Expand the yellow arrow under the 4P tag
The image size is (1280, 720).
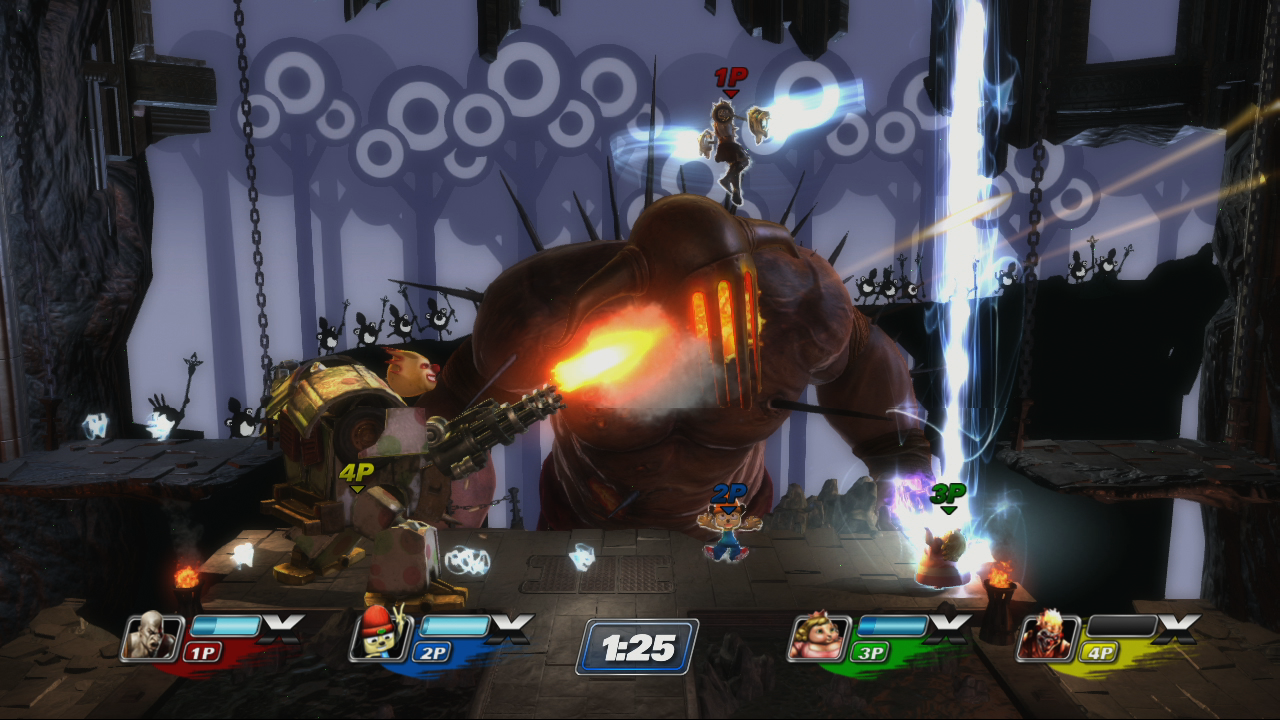click(x=355, y=487)
